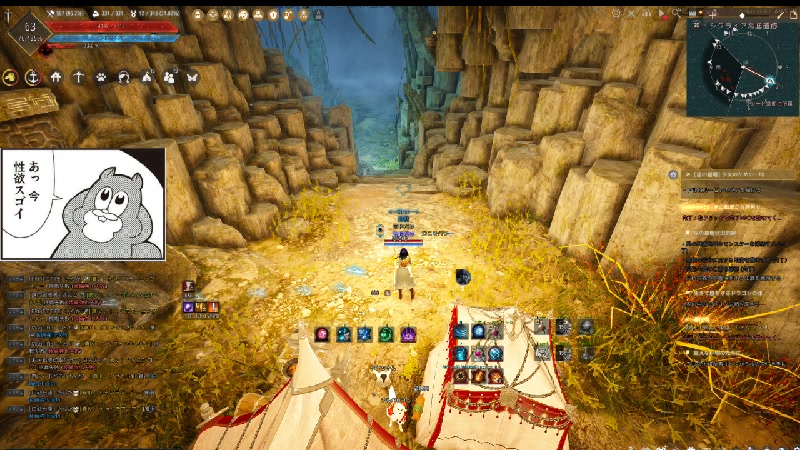This screenshot has height=450, width=800.
Task: Activate the pink orb skill slot
Action: point(323,334)
